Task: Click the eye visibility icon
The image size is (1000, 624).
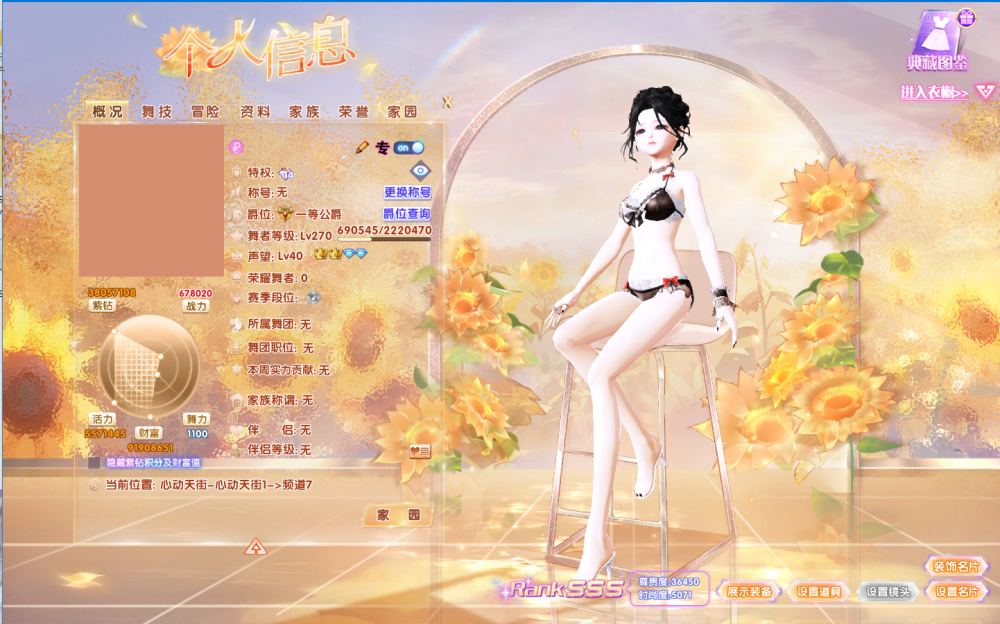Action: pos(420,171)
